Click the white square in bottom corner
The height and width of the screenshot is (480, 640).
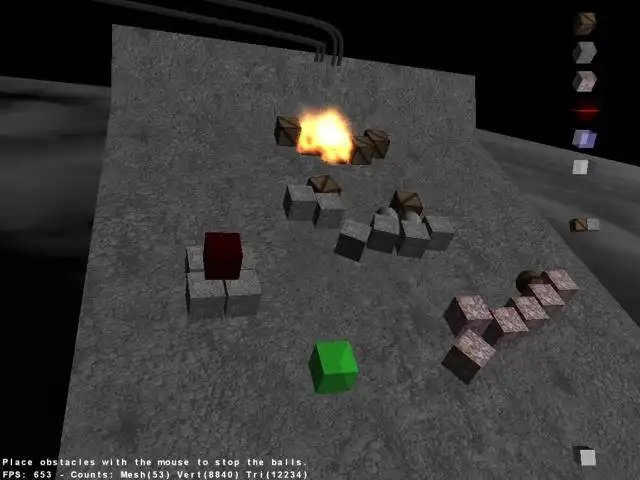coord(587,457)
